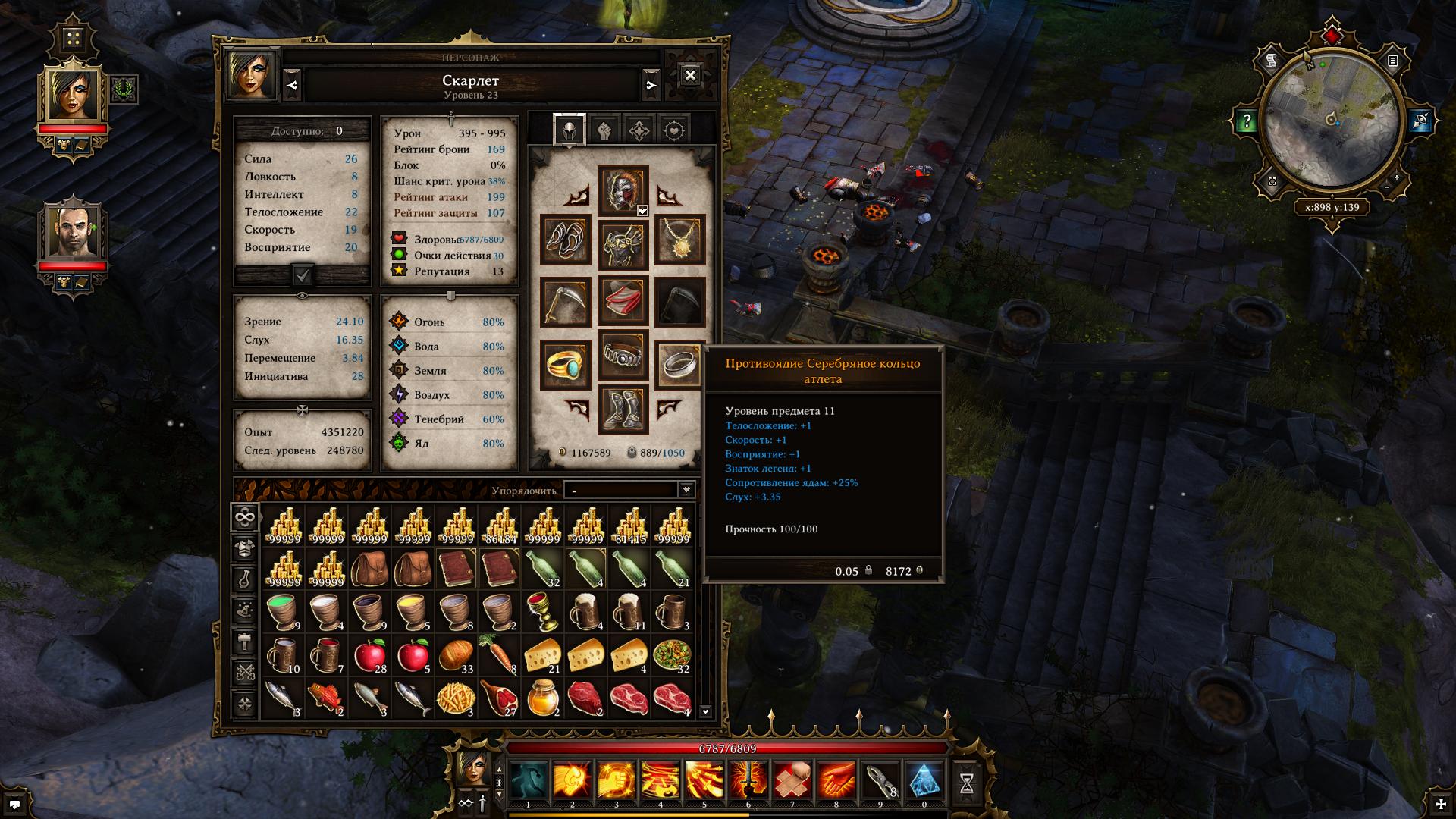Open the help question mark button

[1247, 121]
